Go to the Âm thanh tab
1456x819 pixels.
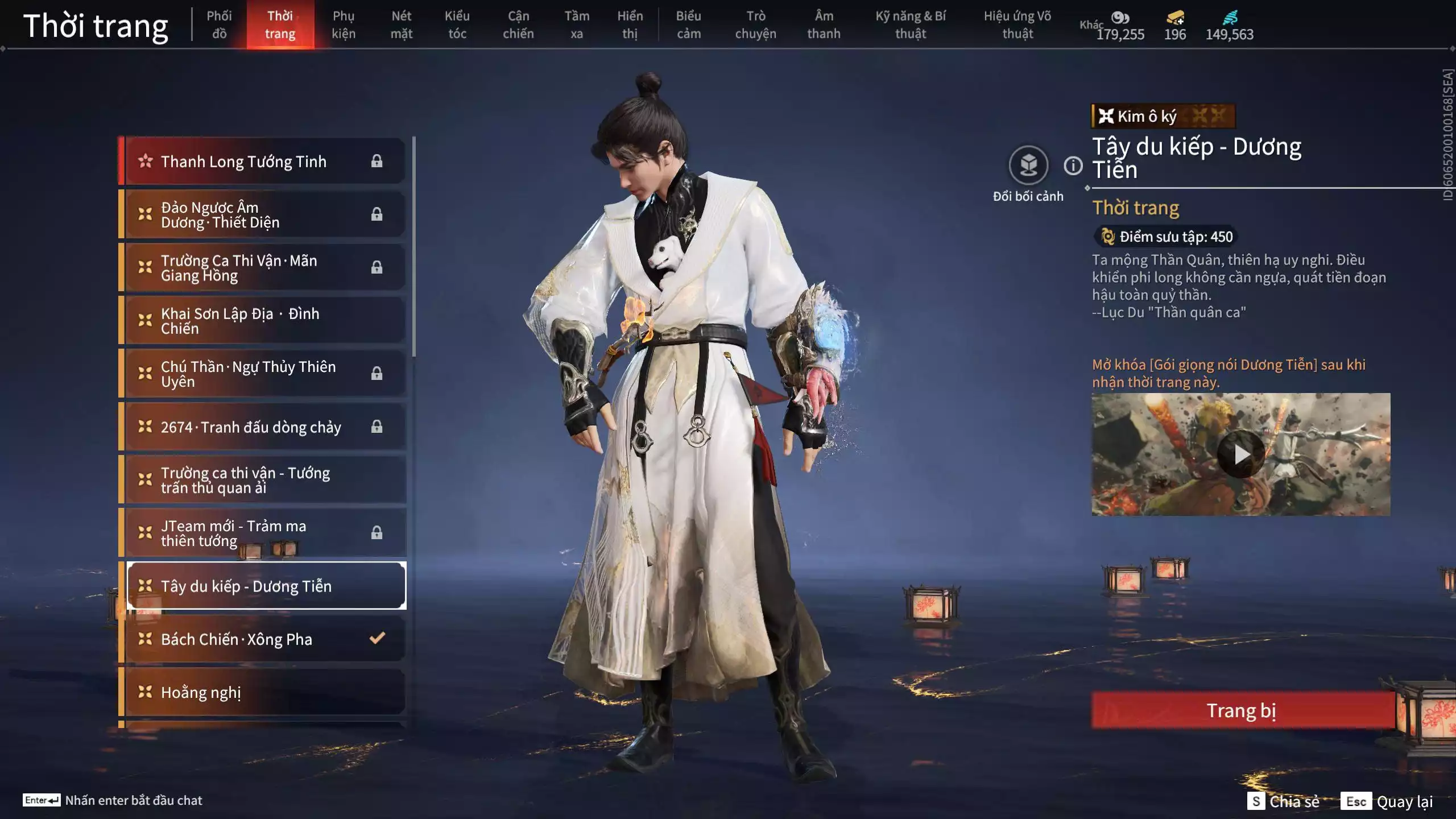[824, 25]
